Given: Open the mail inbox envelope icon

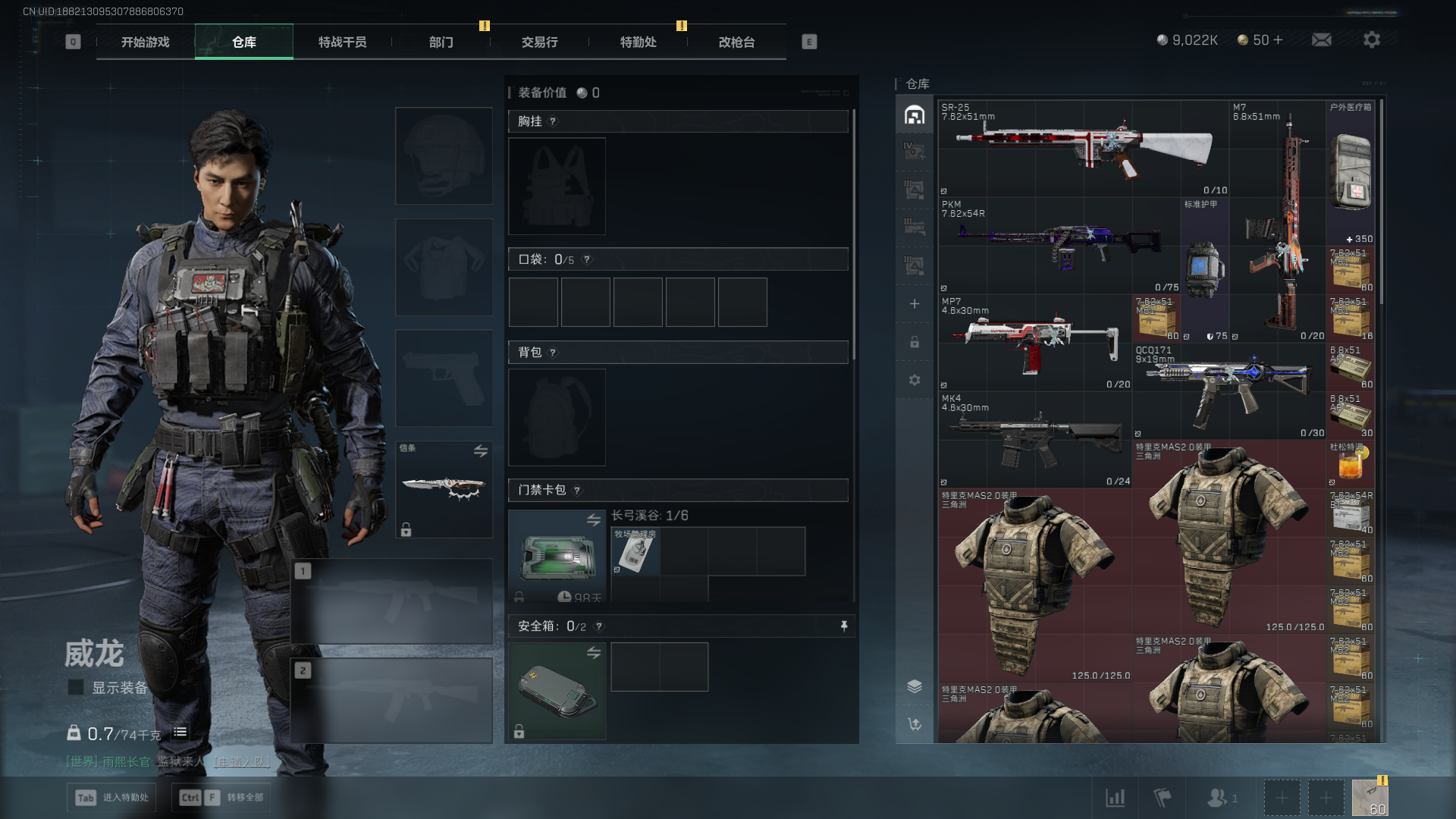Looking at the screenshot, I should point(1321,39).
